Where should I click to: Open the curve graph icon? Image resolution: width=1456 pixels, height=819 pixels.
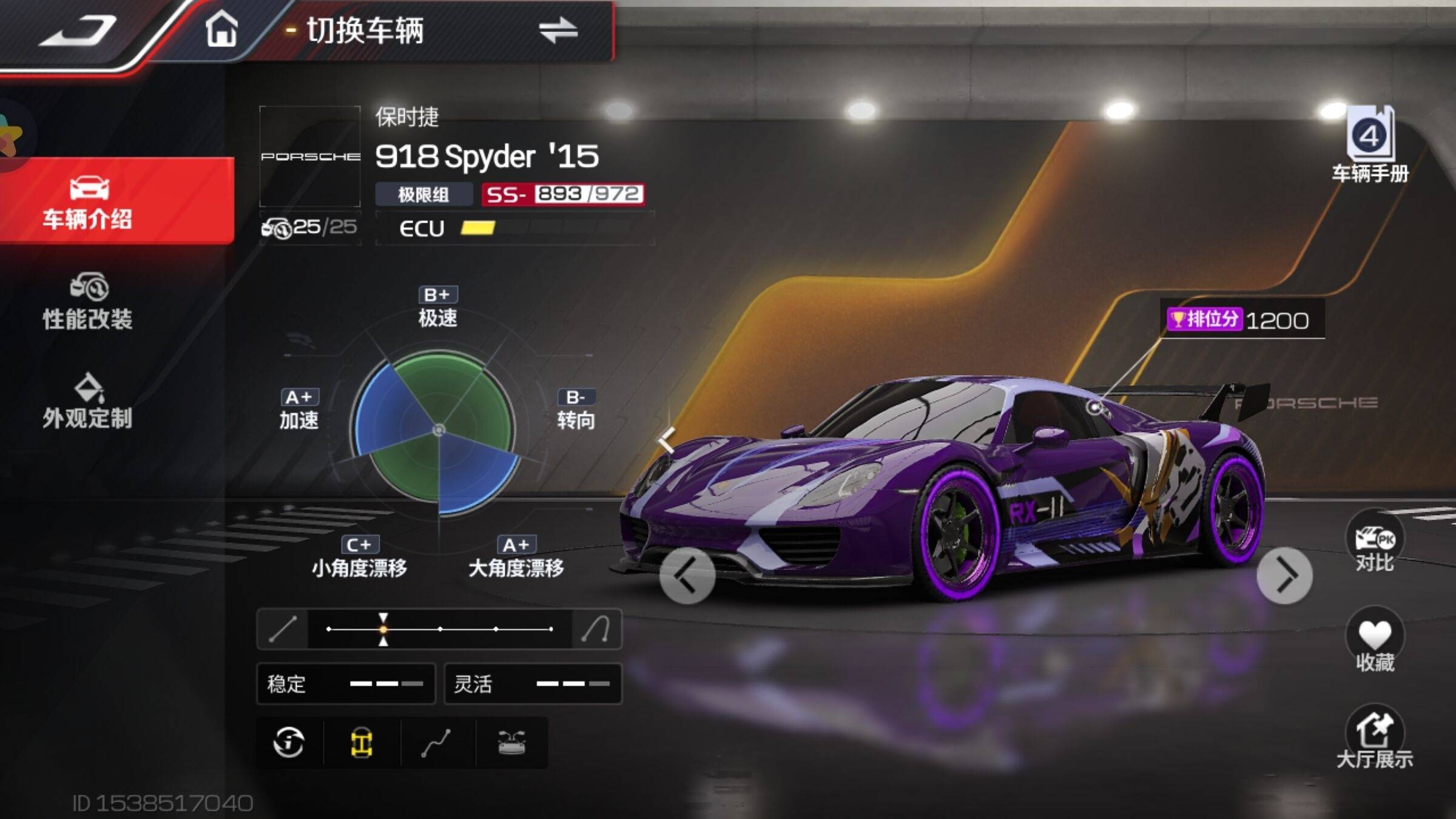pyautogui.click(x=436, y=743)
